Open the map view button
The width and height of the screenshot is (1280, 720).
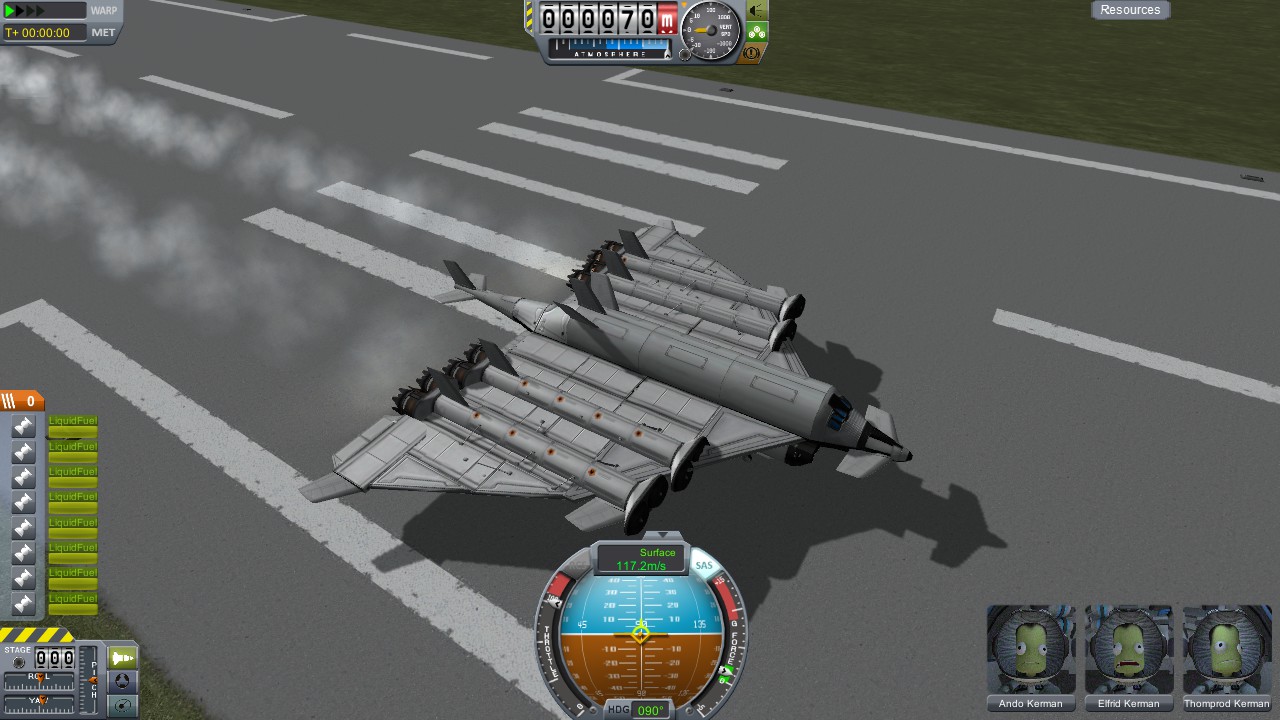pyautogui.click(x=122, y=705)
